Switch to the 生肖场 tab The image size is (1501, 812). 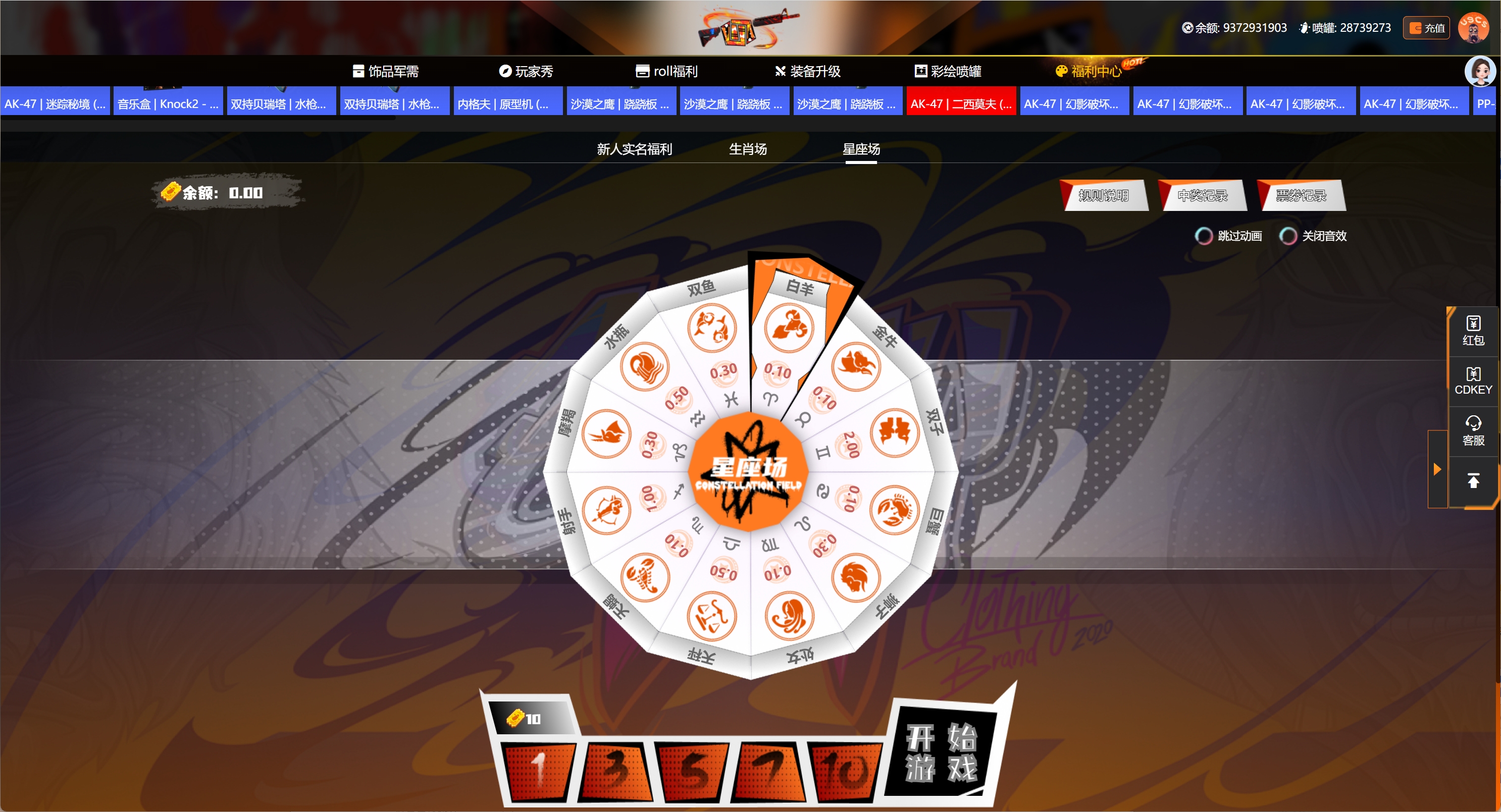(748, 149)
